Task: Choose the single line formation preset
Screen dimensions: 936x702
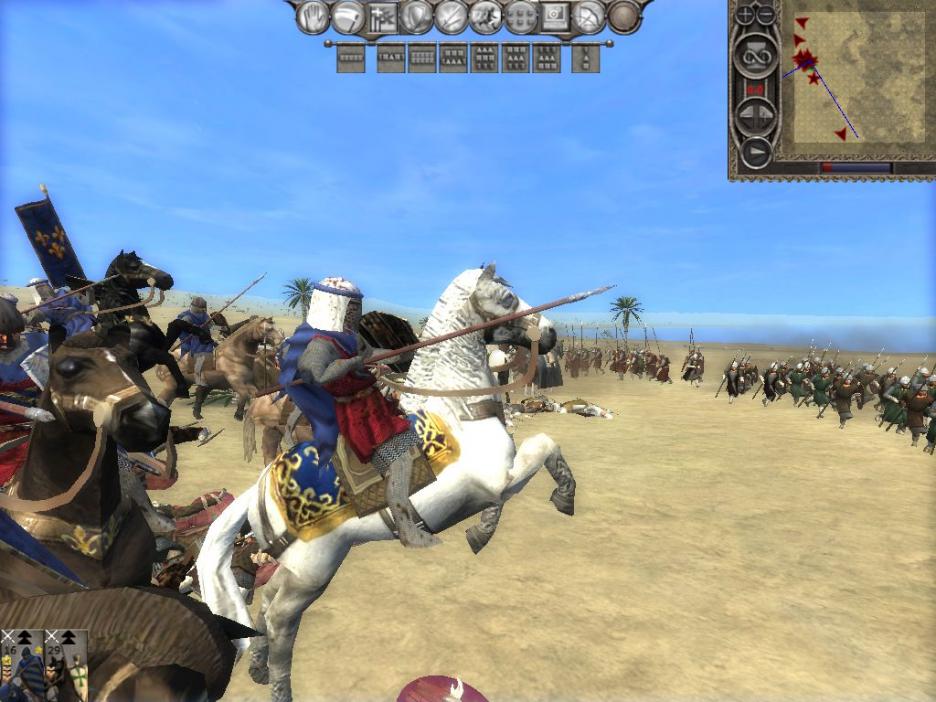Action: tap(351, 58)
